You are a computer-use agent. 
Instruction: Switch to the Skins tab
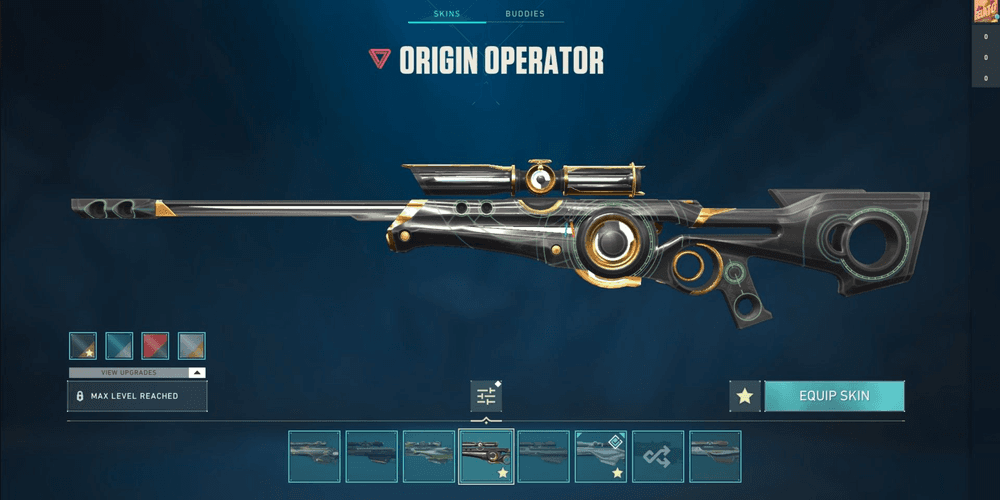click(x=446, y=14)
